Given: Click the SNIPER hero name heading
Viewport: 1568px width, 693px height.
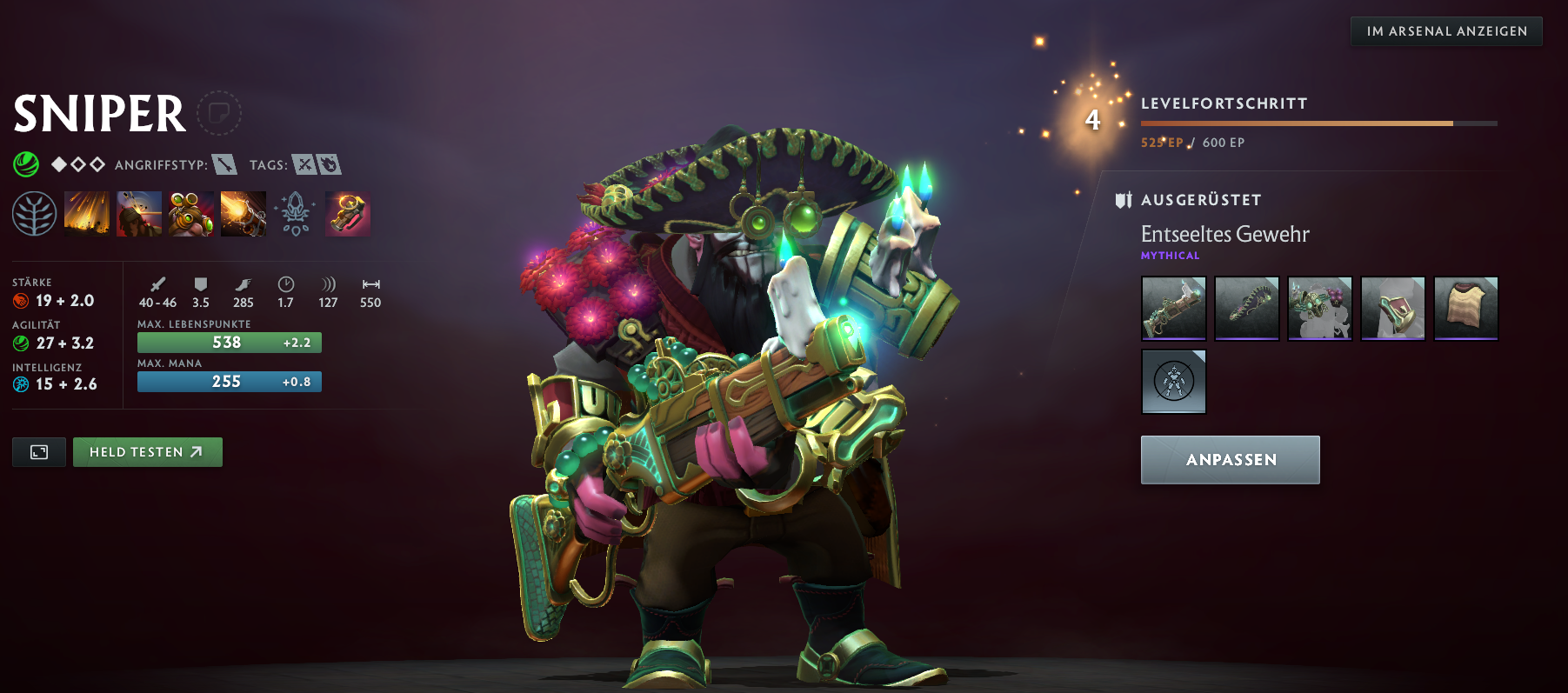Looking at the screenshot, I should click(x=98, y=114).
